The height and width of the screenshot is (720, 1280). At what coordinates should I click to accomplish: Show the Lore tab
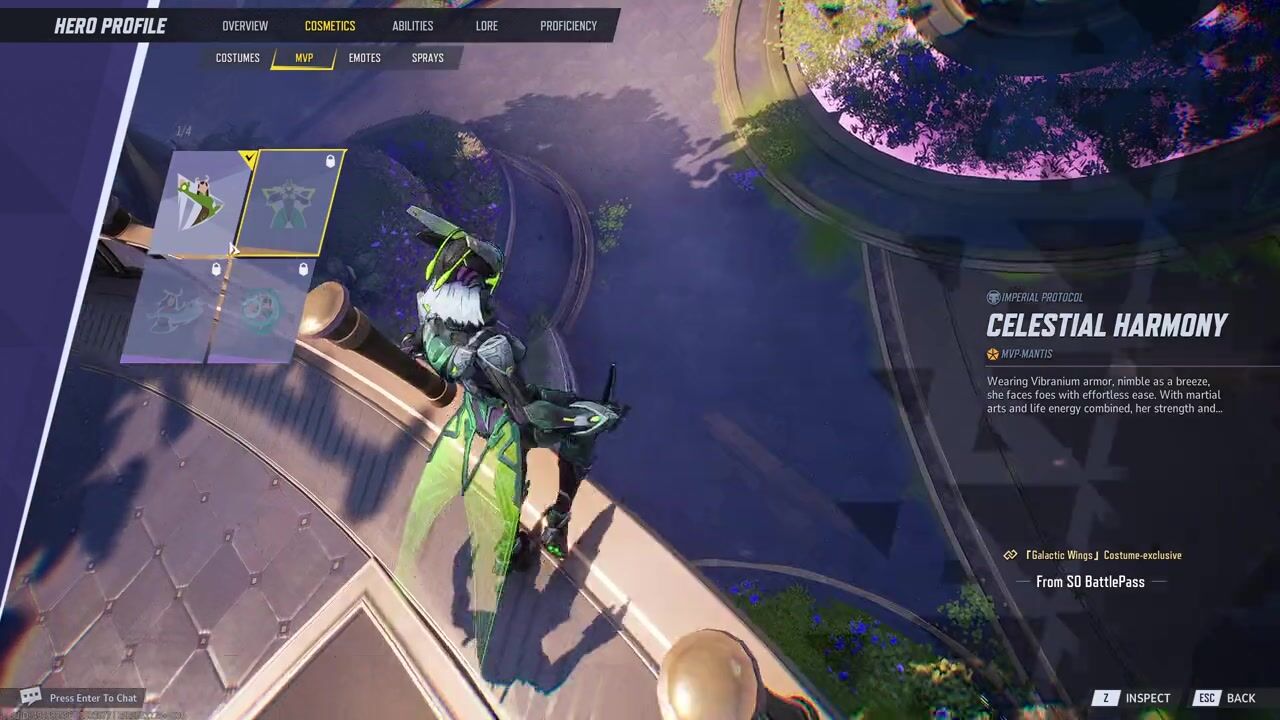487,26
